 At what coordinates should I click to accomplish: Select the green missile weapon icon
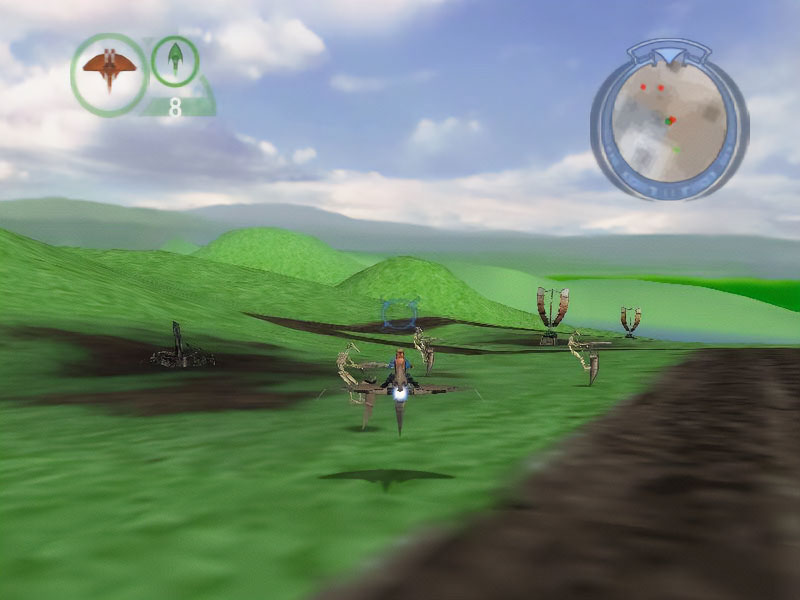click(x=175, y=59)
